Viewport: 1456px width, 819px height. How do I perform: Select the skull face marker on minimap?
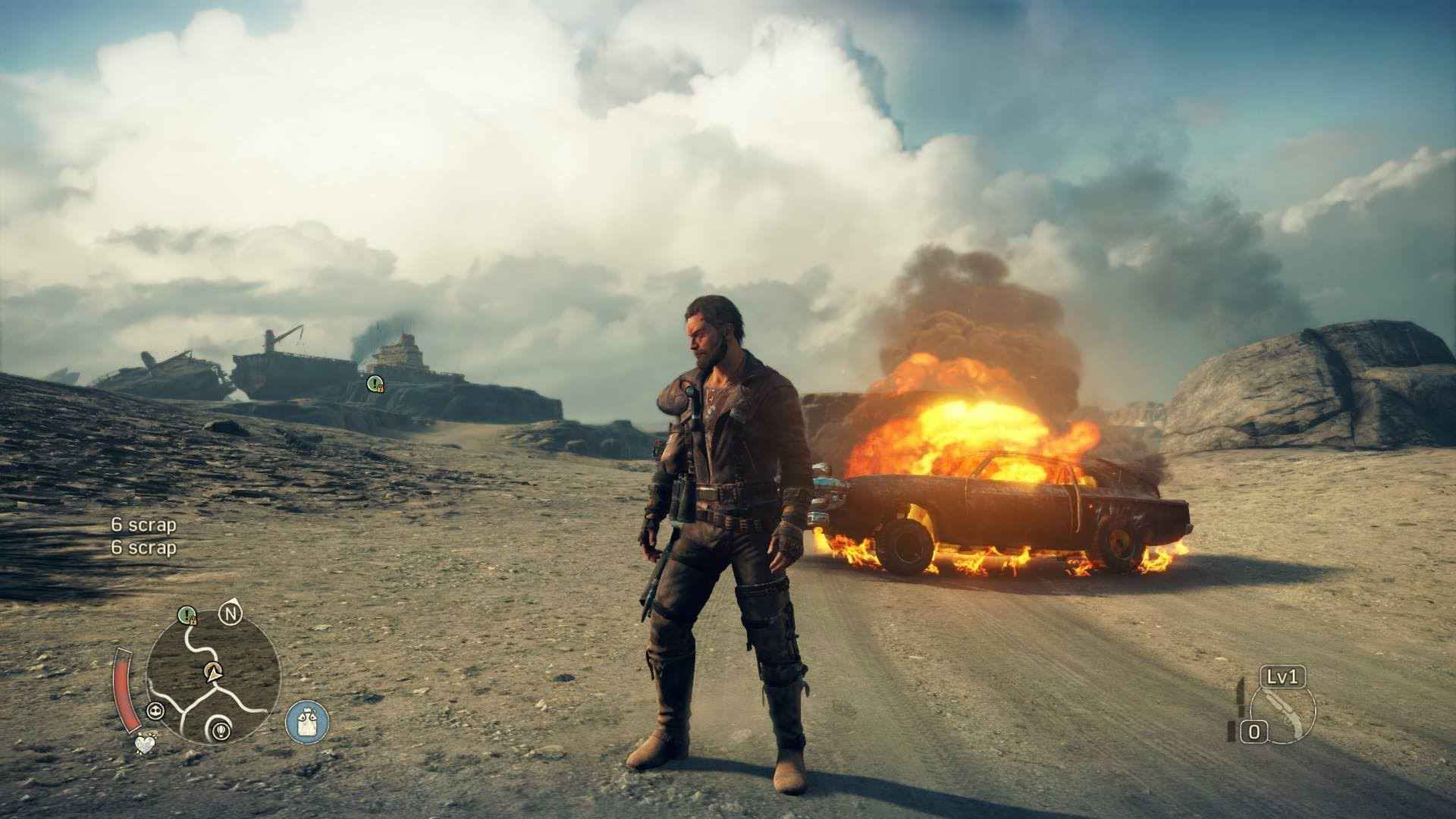155,711
